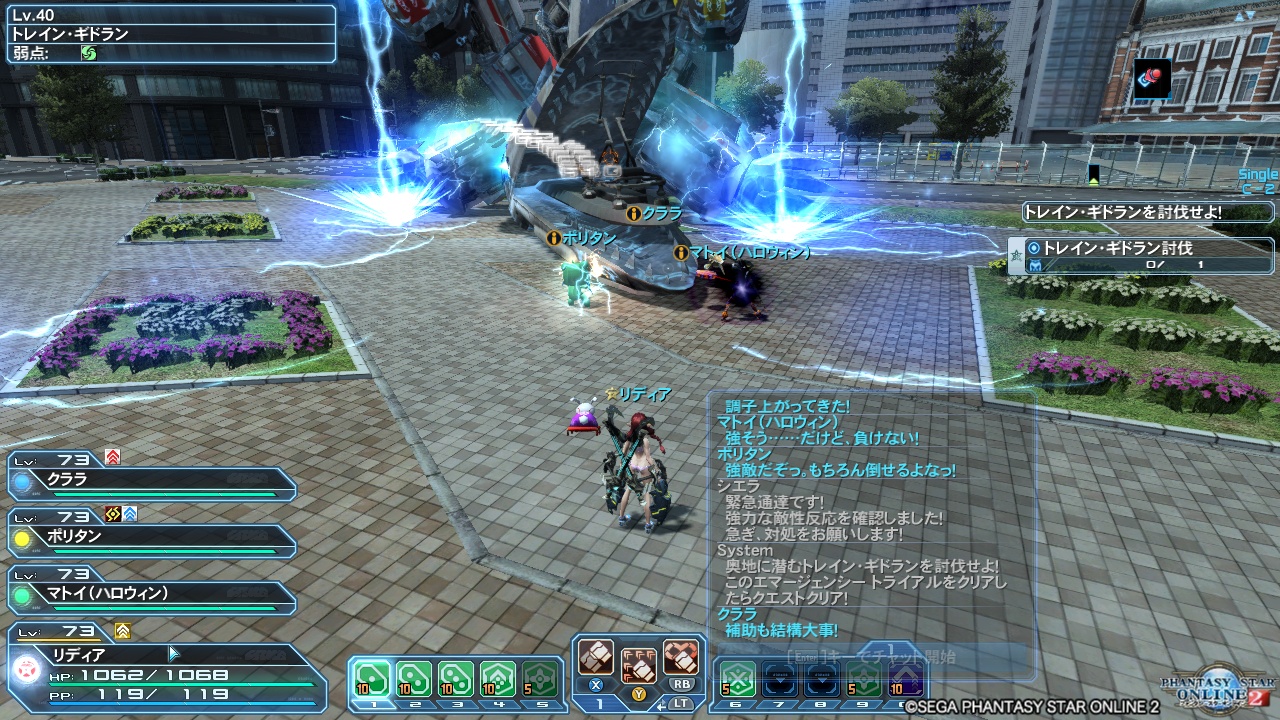
Task: Expand the chevron item in subpalette slot 8
Action: click(822, 676)
